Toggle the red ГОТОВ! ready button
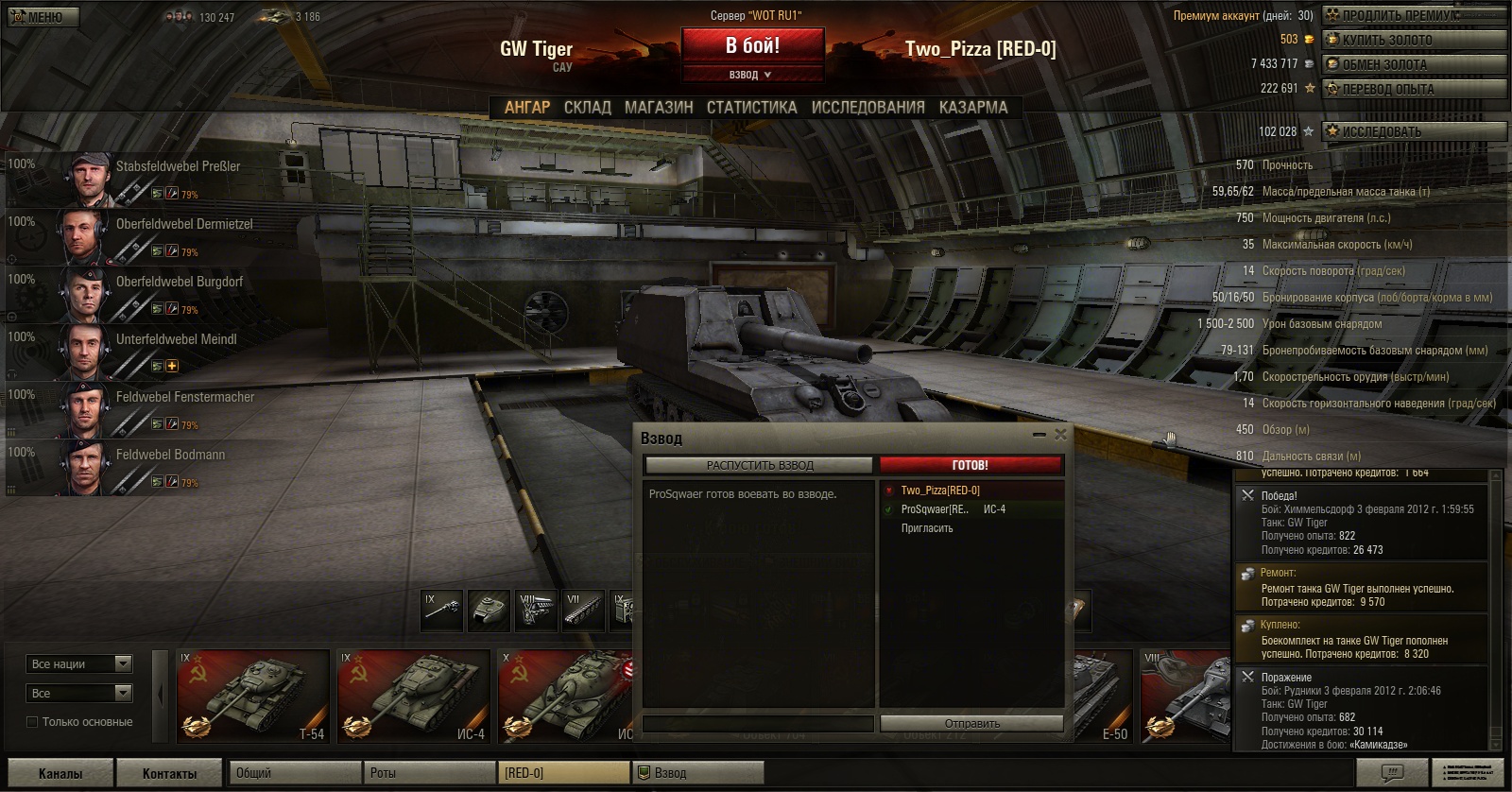 tap(971, 465)
